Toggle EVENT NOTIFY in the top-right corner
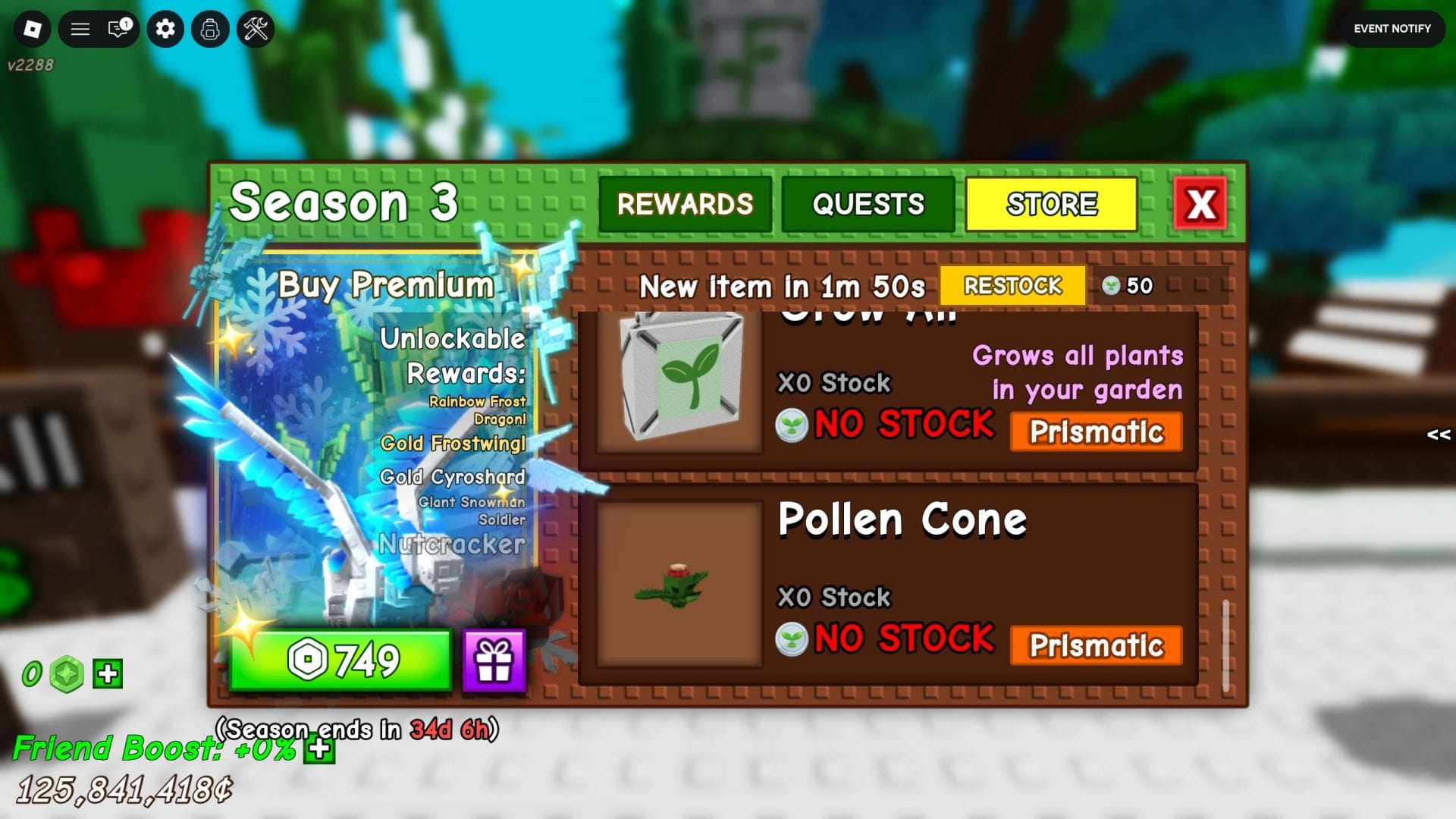The image size is (1456, 819). [x=1392, y=29]
